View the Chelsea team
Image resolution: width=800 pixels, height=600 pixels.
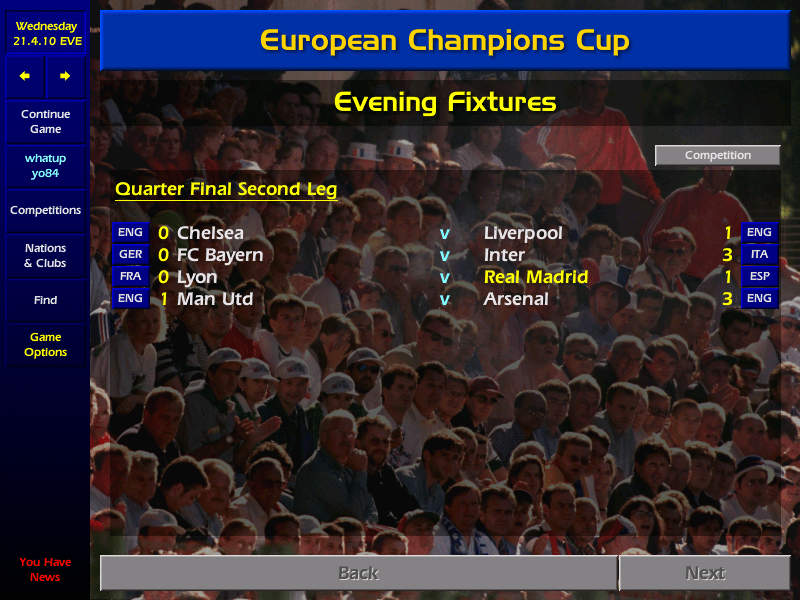pyautogui.click(x=210, y=233)
